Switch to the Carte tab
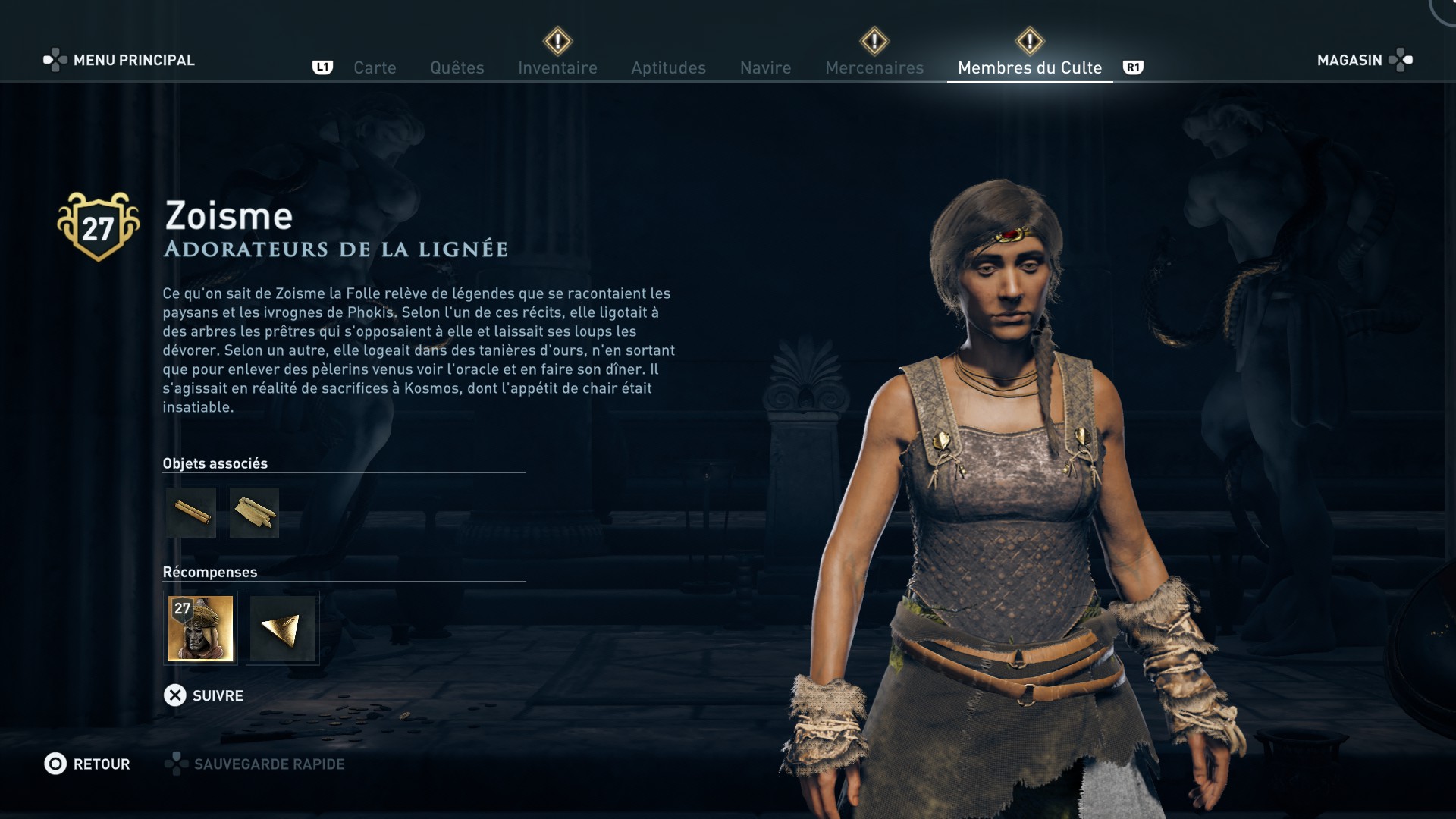 [x=375, y=67]
